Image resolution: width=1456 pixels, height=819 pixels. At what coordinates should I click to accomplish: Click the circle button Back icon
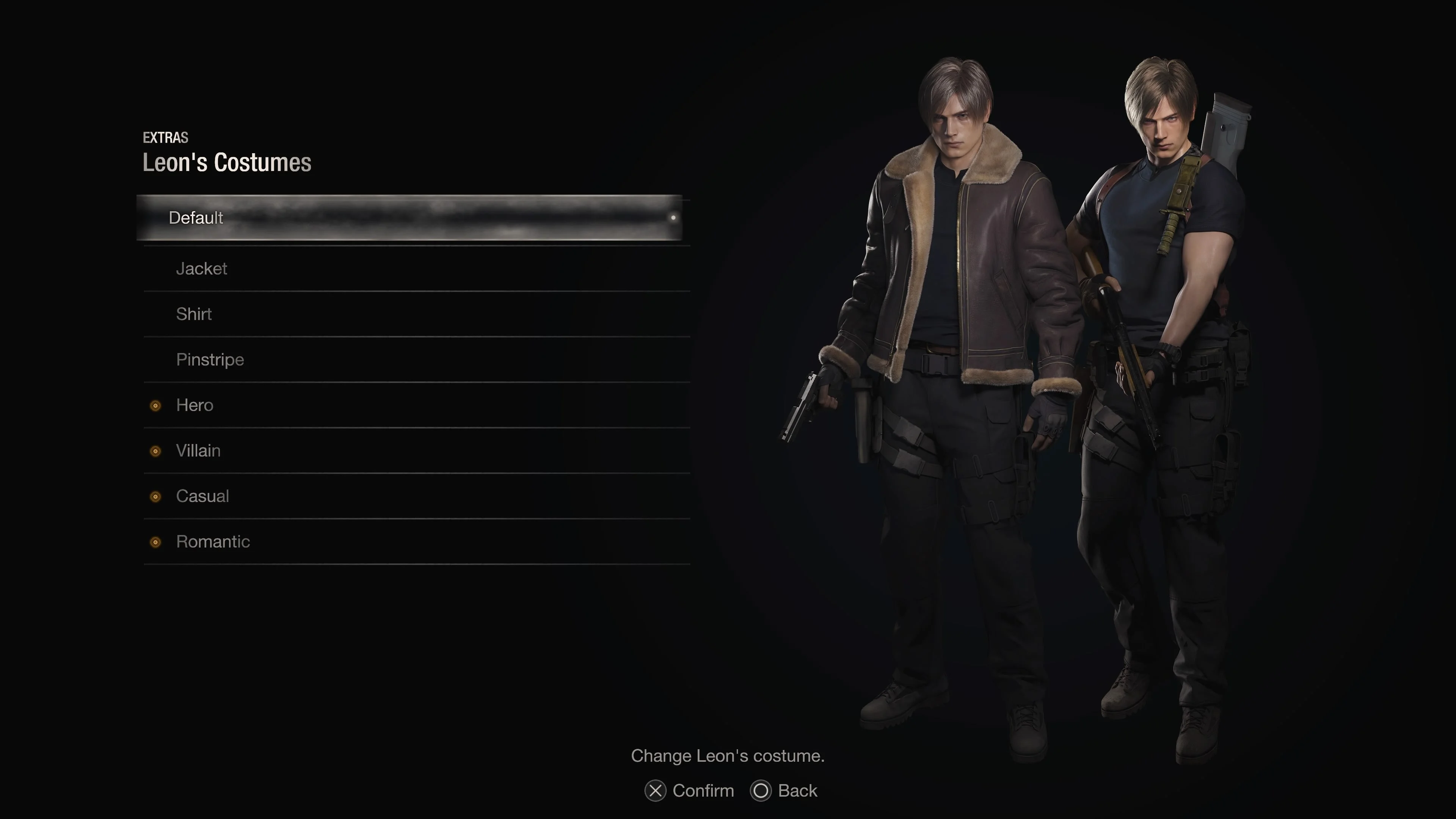point(760,791)
